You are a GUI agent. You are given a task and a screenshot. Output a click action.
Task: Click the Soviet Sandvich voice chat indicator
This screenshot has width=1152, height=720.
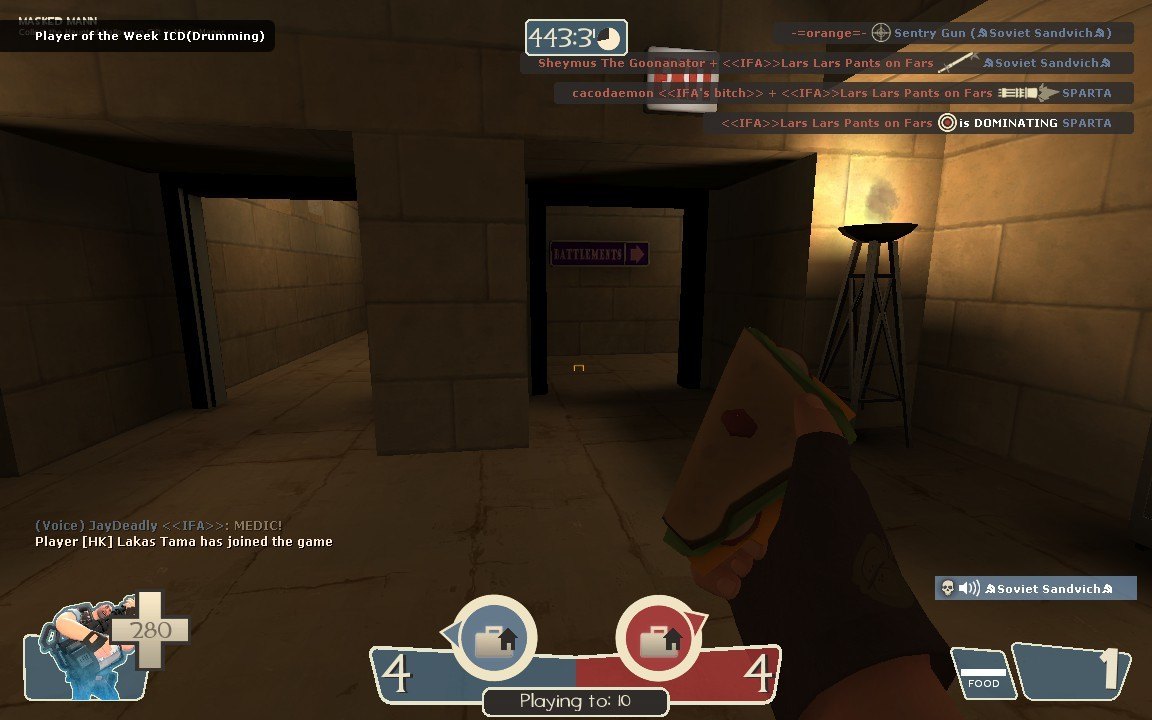pos(1035,588)
